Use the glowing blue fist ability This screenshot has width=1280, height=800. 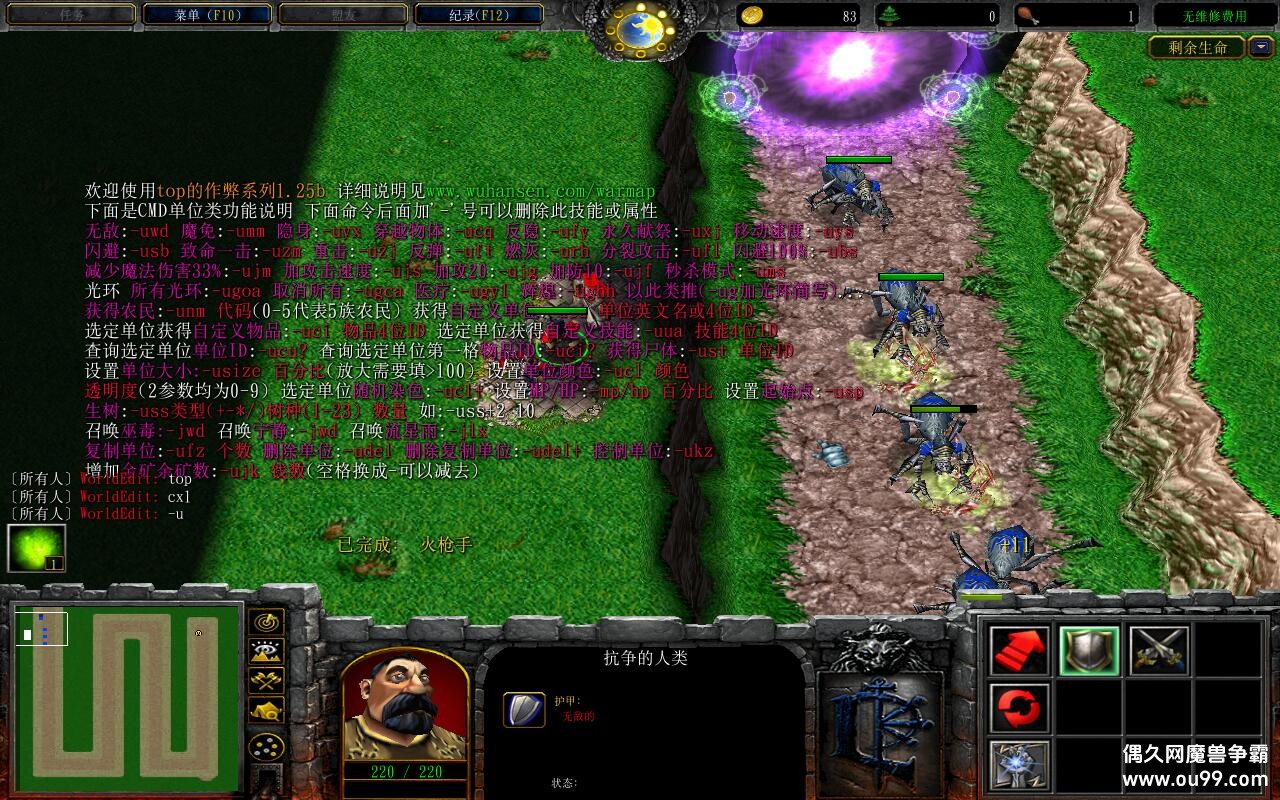click(x=1020, y=765)
